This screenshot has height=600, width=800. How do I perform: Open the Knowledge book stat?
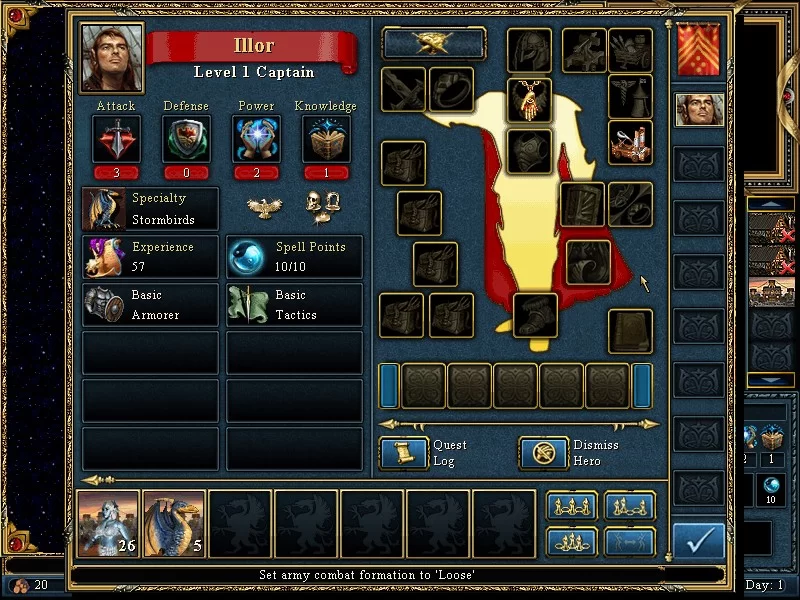326,138
